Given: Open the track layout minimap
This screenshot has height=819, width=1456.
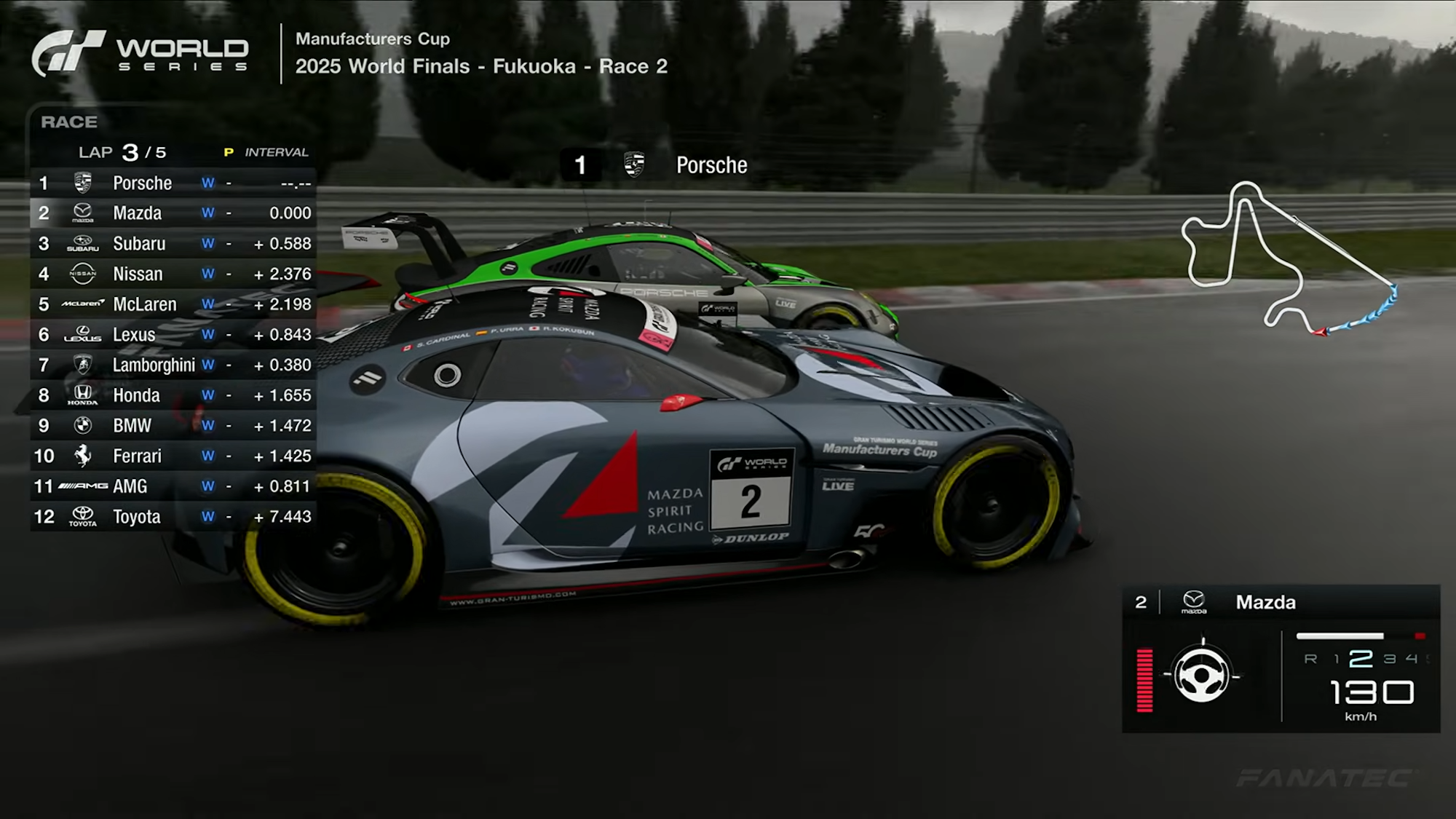Looking at the screenshot, I should pos(1289,258).
